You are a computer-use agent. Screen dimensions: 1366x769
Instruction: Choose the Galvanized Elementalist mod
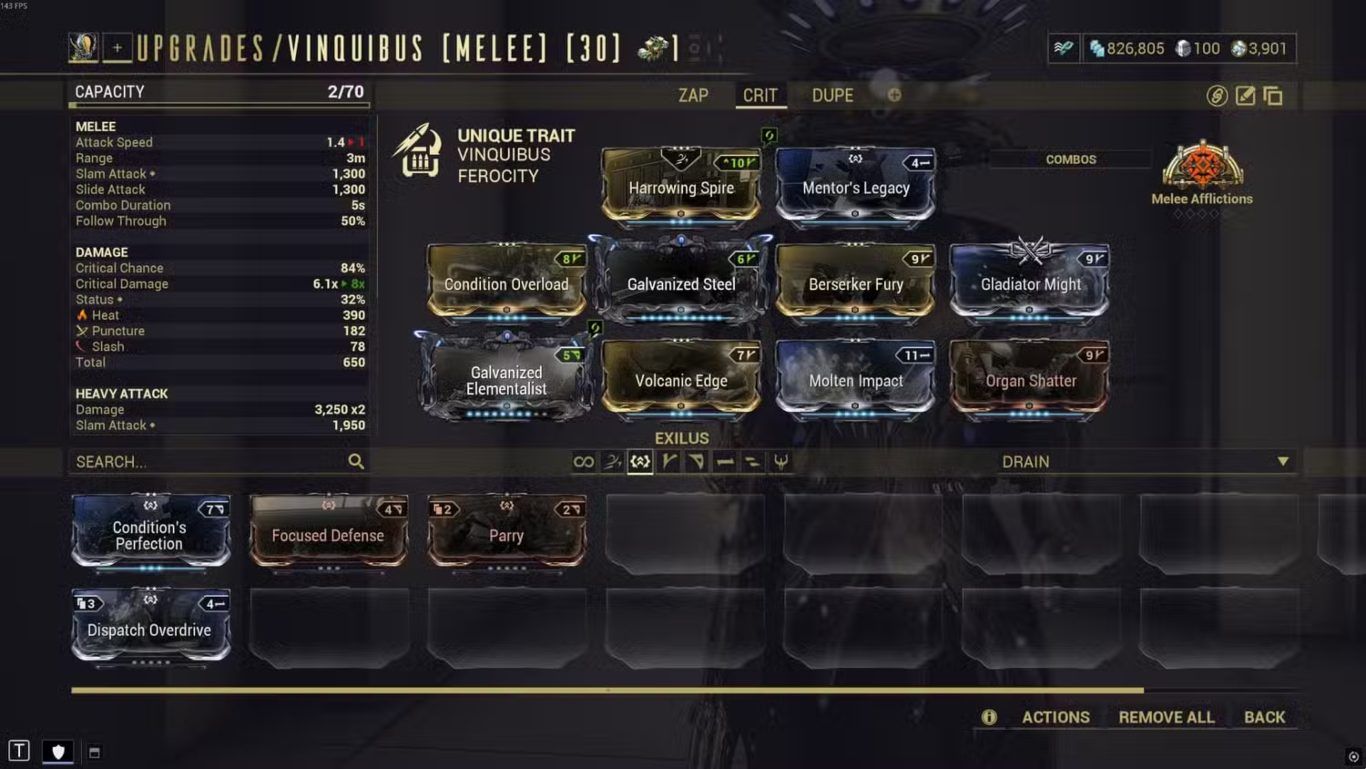(x=506, y=379)
